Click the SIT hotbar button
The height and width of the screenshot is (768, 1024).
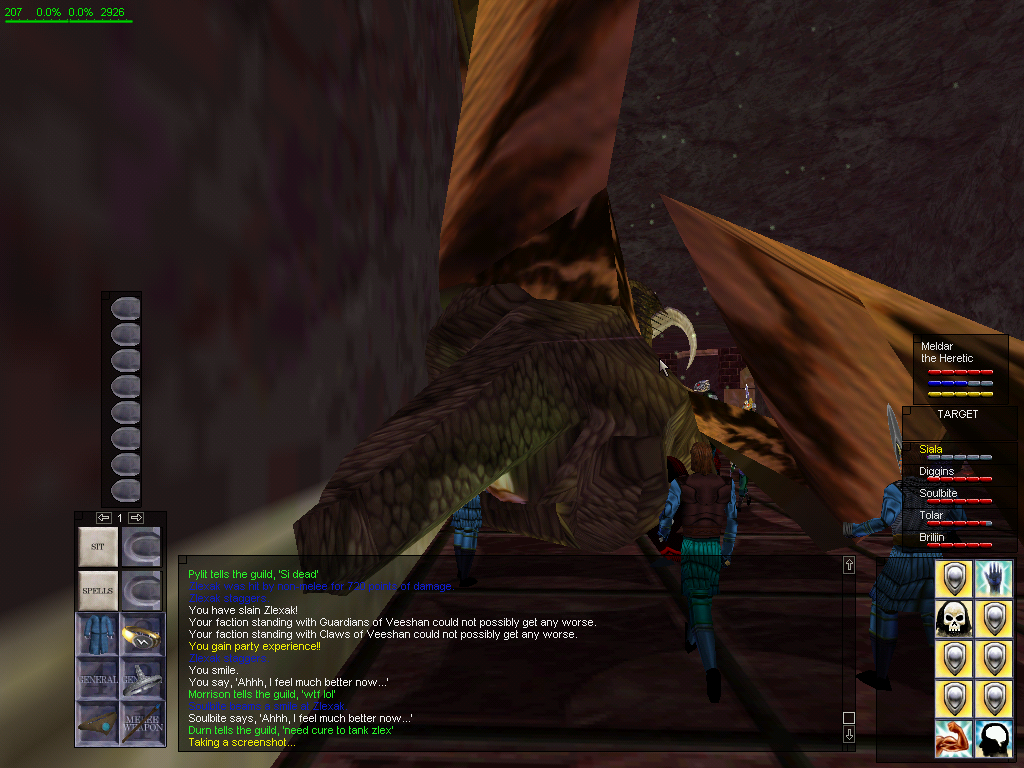98,547
